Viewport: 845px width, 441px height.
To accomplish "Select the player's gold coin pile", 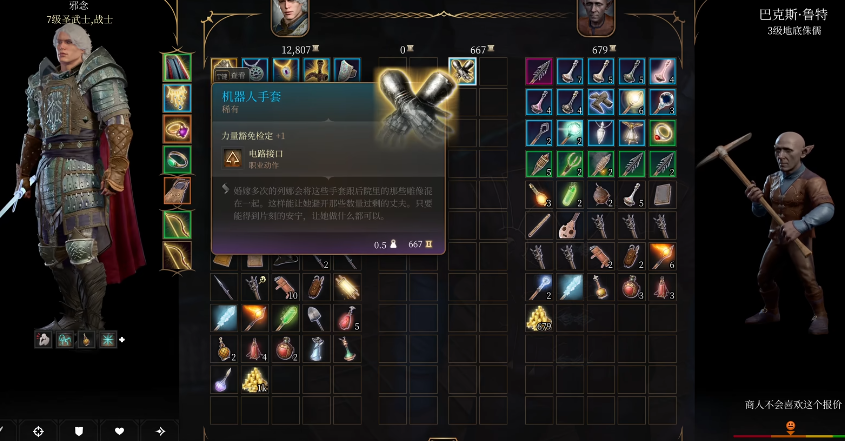I will tap(256, 379).
